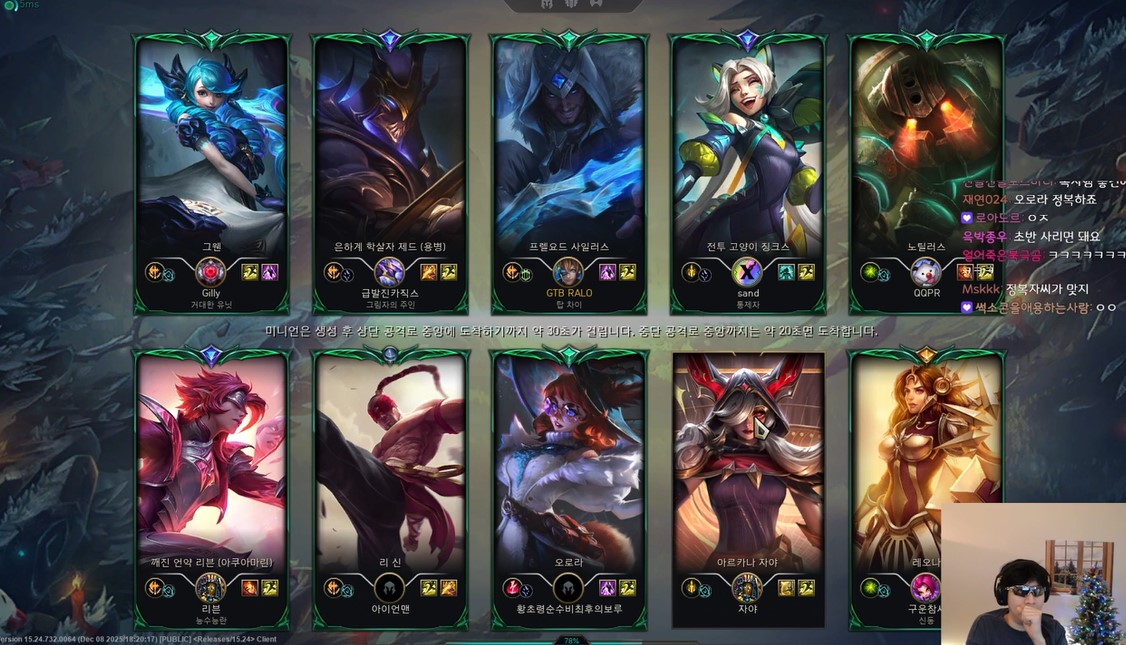This screenshot has width=1126, height=645.
Task: Click Xayah's Barrier summoner spell icon
Action: 787,587
